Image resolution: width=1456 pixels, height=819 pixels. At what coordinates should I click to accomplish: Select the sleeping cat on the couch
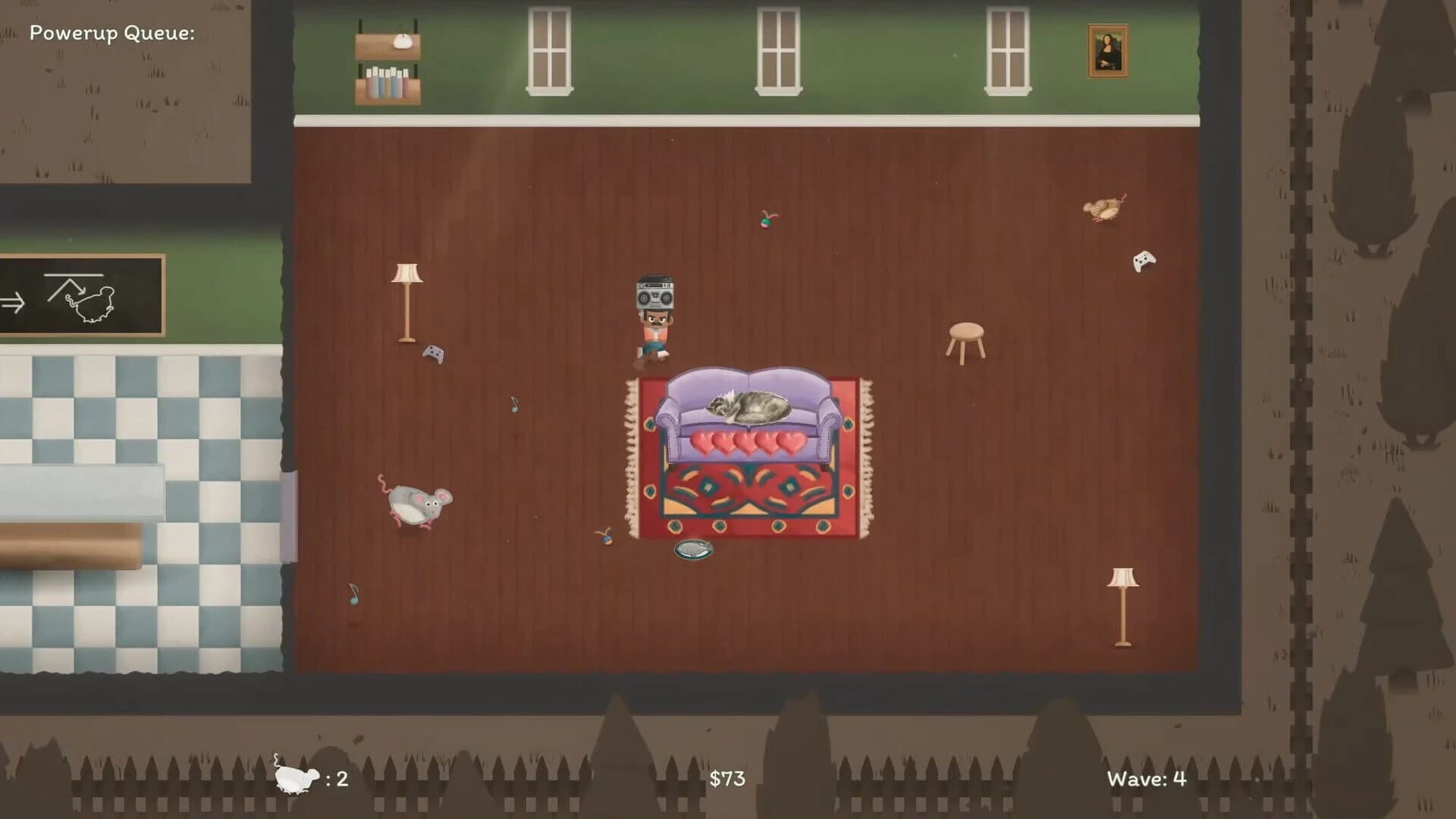coord(747,405)
